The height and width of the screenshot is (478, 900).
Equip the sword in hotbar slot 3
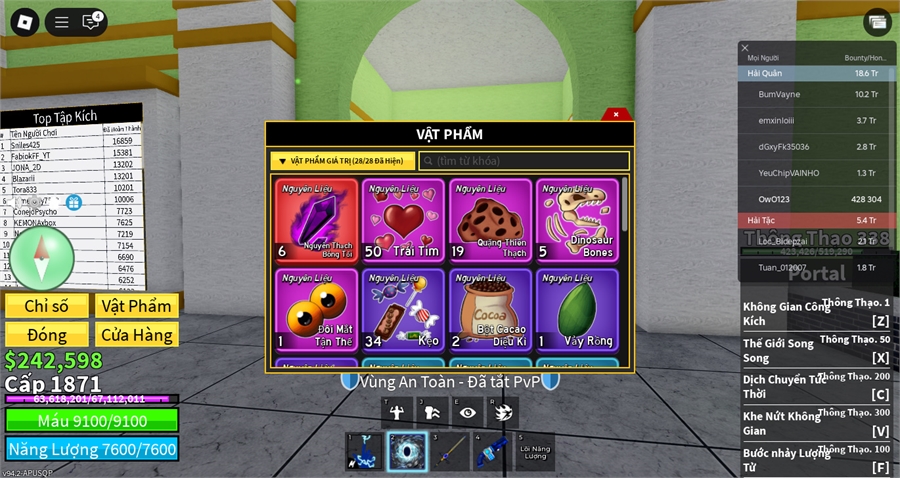450,451
